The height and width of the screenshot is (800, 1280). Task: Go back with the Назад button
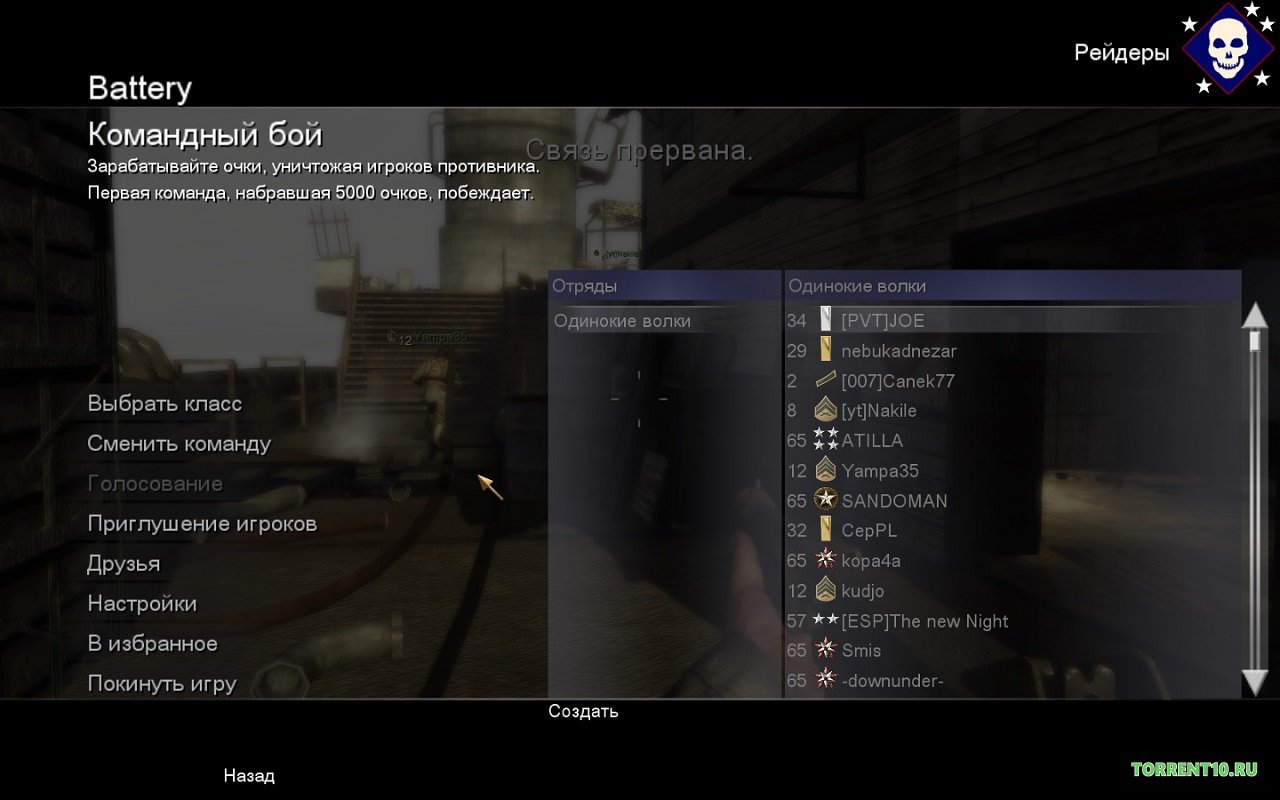[x=249, y=776]
